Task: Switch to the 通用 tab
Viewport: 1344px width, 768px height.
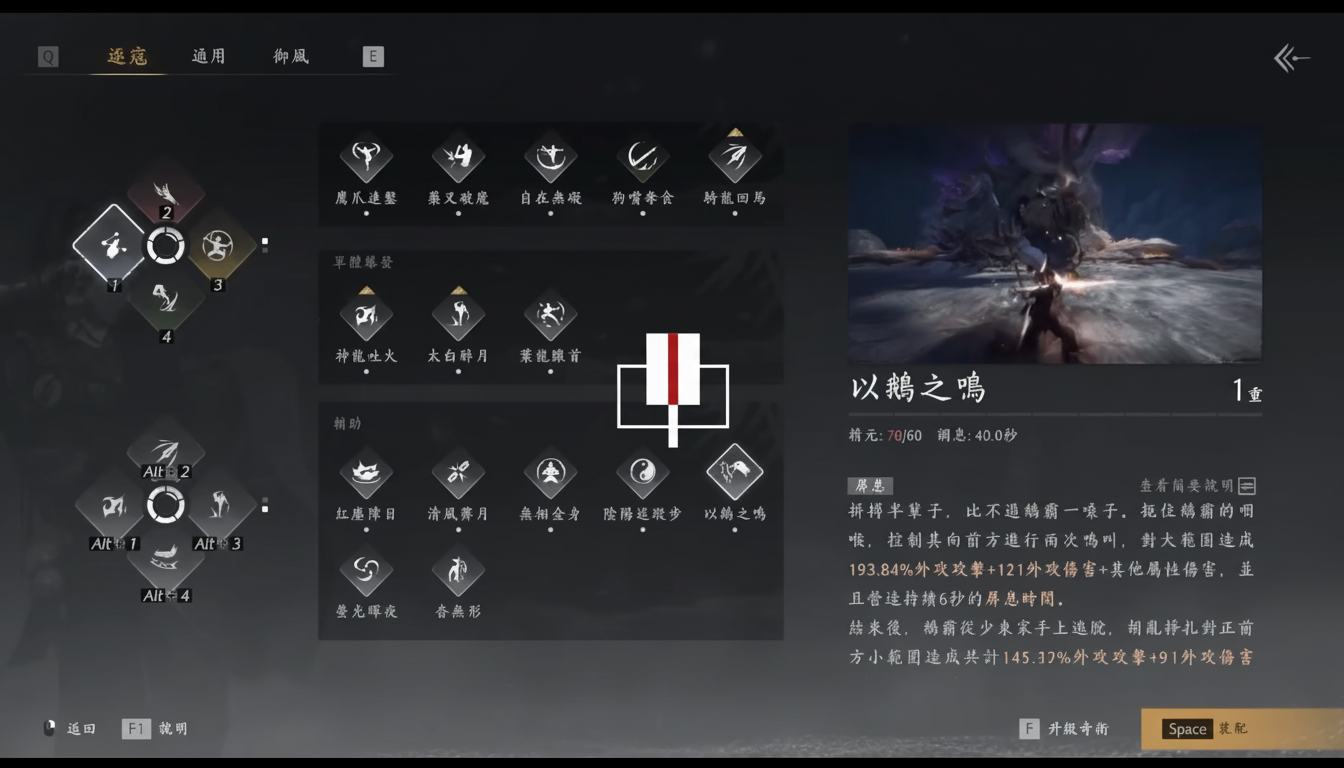Action: tap(208, 57)
